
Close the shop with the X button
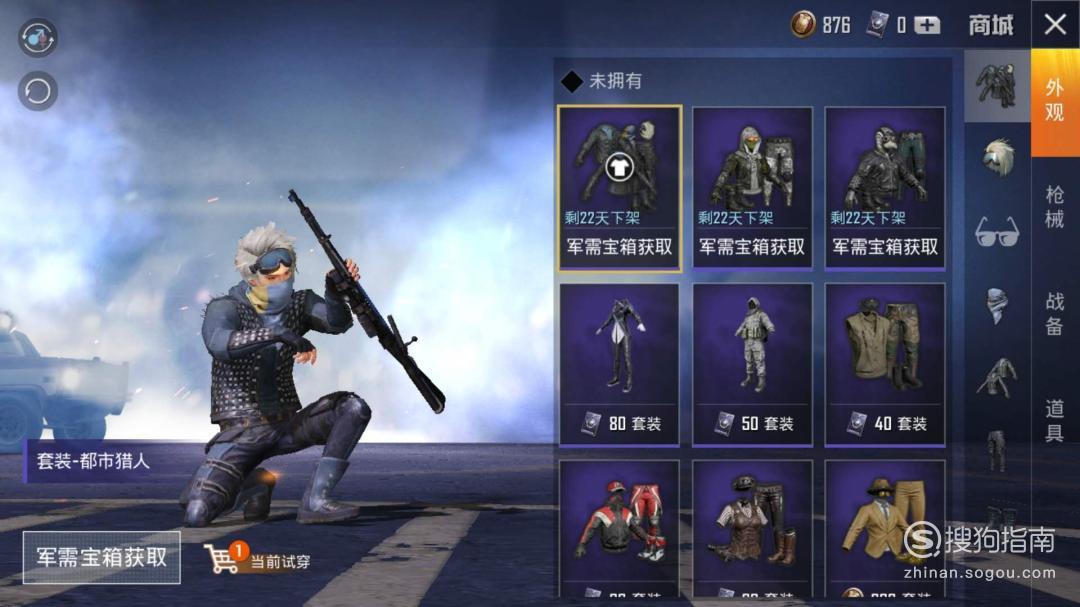[x=1055, y=25]
